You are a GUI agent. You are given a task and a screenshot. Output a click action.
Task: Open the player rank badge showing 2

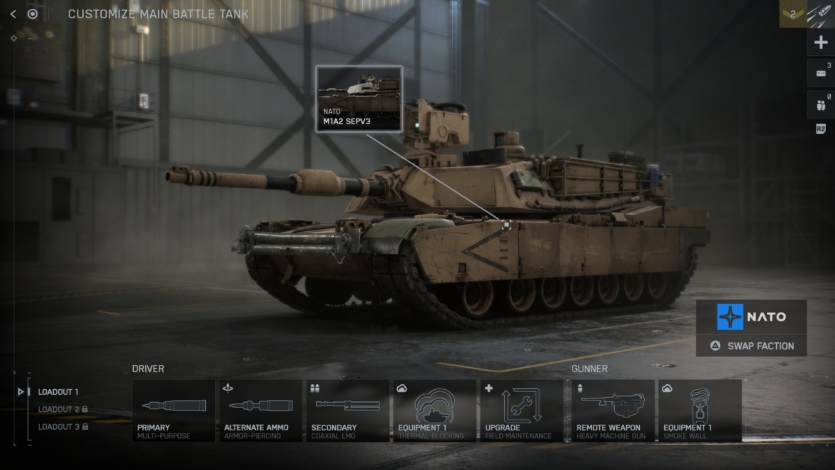click(792, 14)
